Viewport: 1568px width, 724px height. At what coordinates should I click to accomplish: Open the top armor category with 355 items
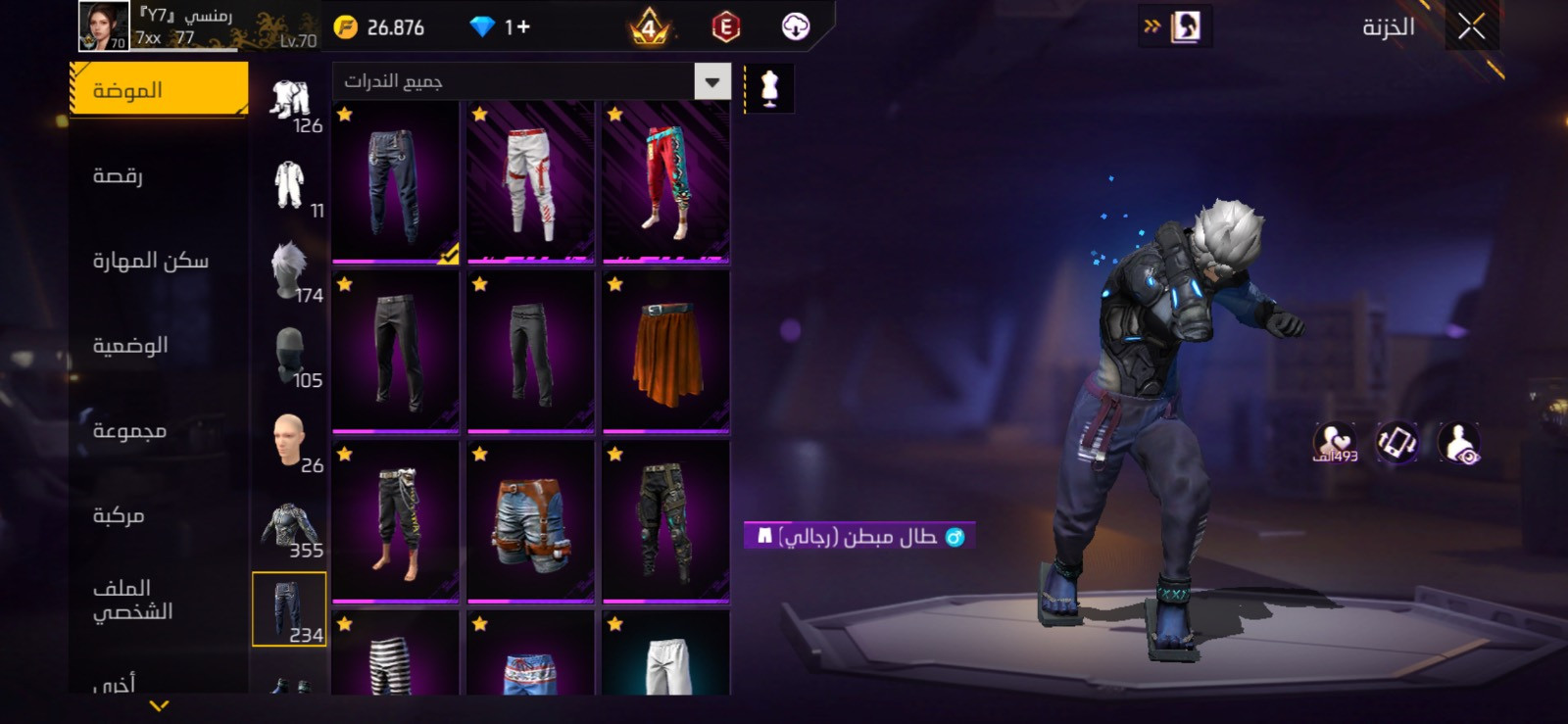[x=291, y=527]
